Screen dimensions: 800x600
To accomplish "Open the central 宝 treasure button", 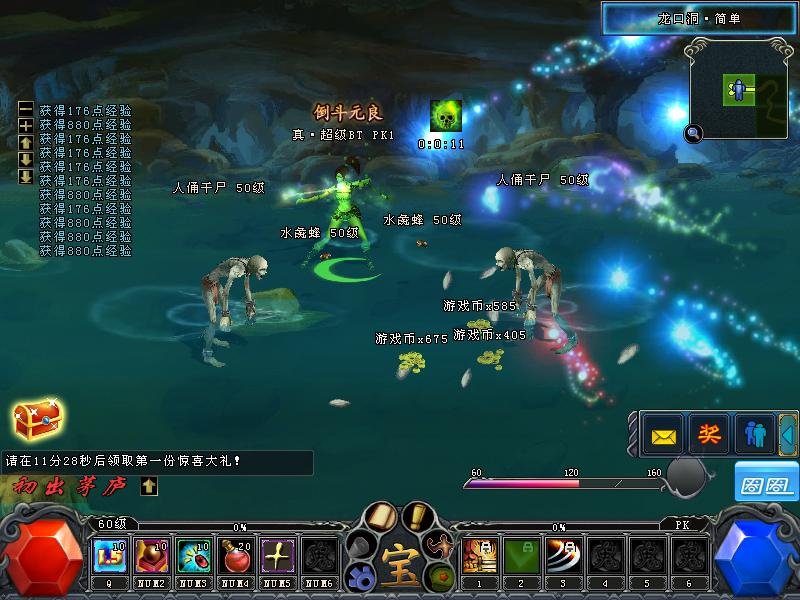I will click(x=400, y=556).
